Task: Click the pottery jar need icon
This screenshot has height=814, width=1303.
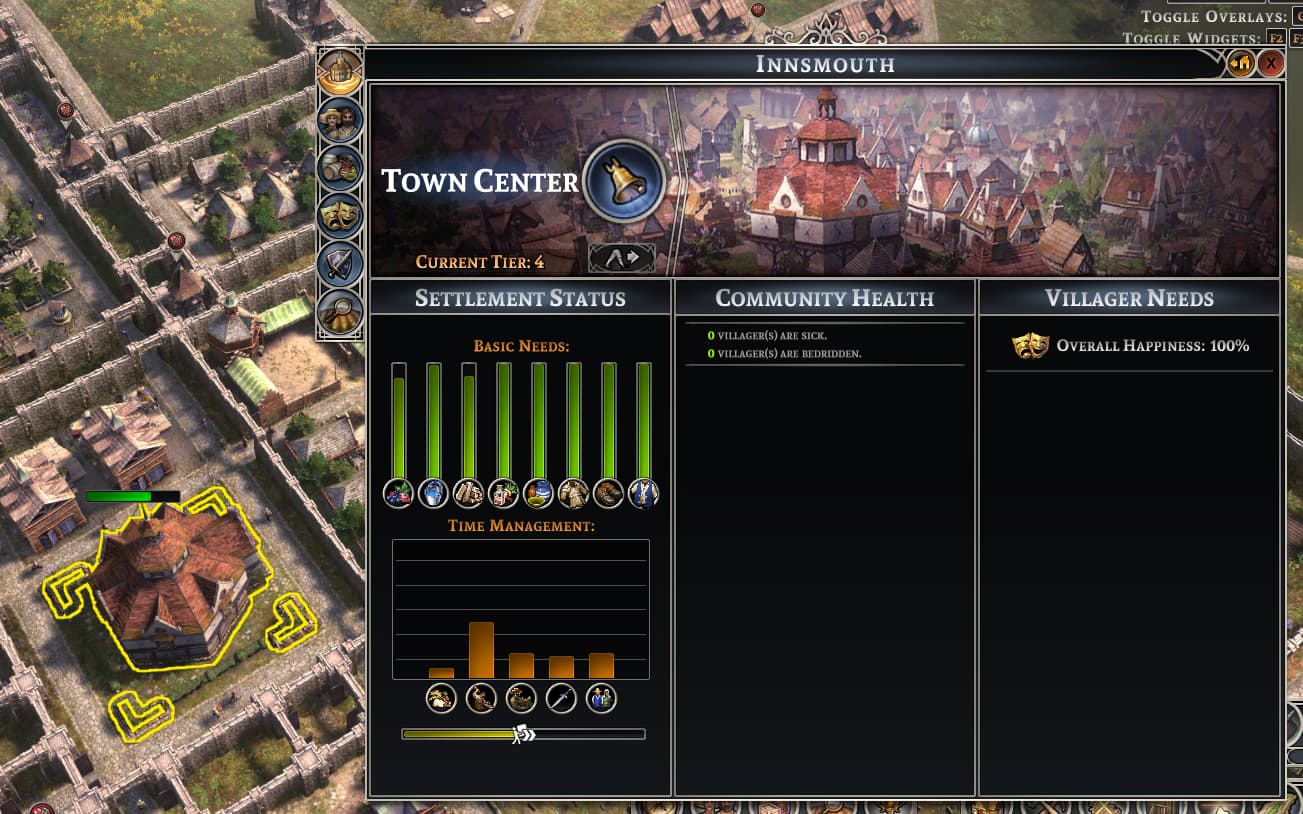Action: point(538,493)
